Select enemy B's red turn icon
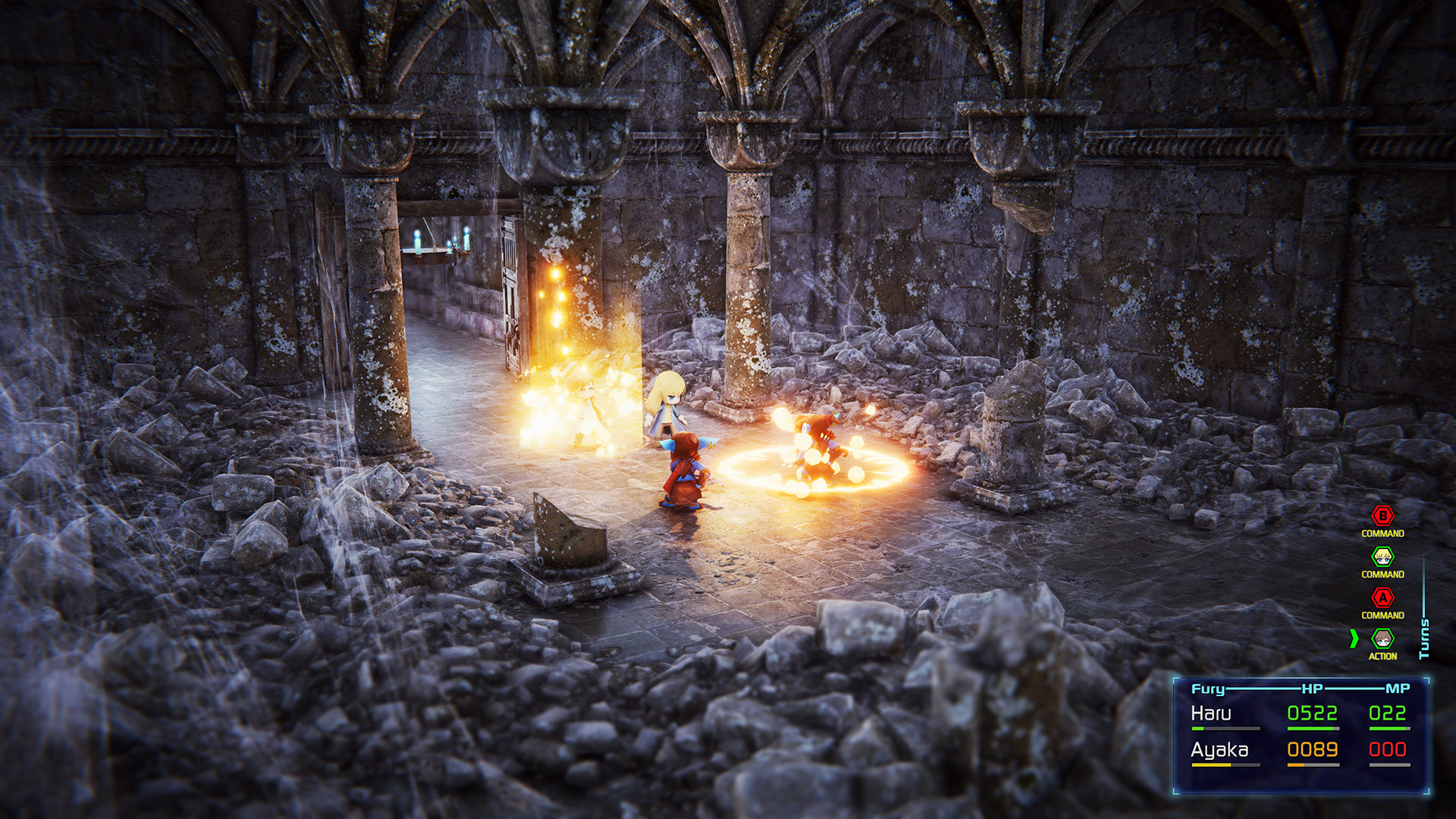The image size is (1456, 819). [1382, 516]
